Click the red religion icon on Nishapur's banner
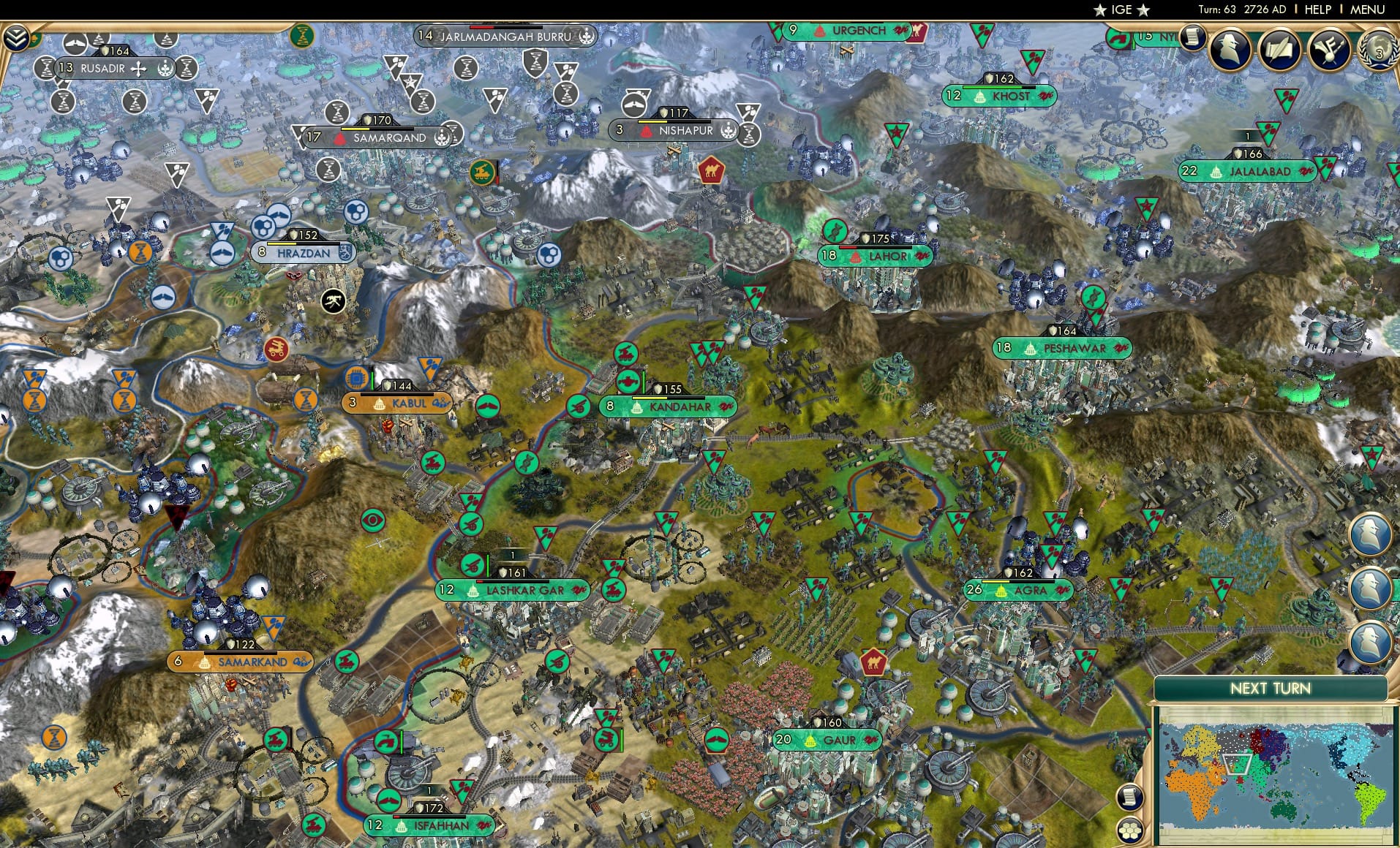The image size is (1400, 848). click(645, 132)
